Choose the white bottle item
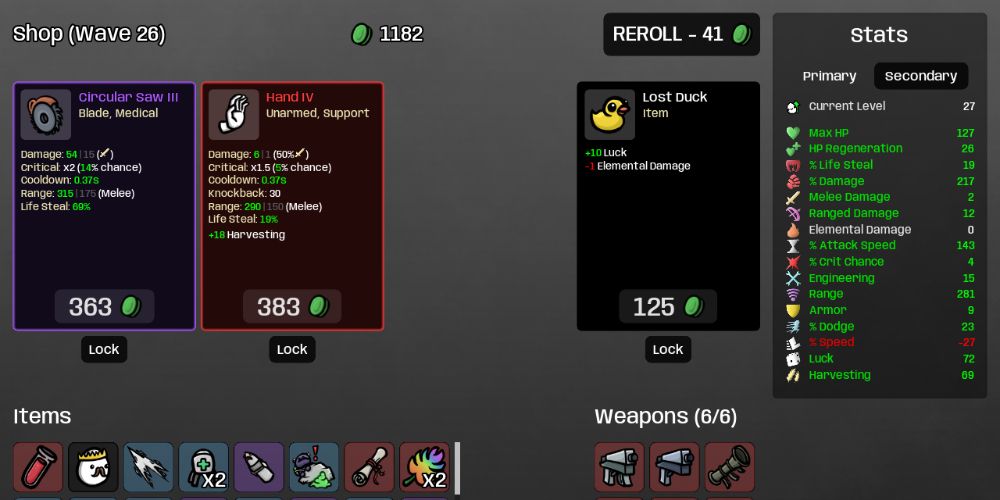 pos(259,467)
